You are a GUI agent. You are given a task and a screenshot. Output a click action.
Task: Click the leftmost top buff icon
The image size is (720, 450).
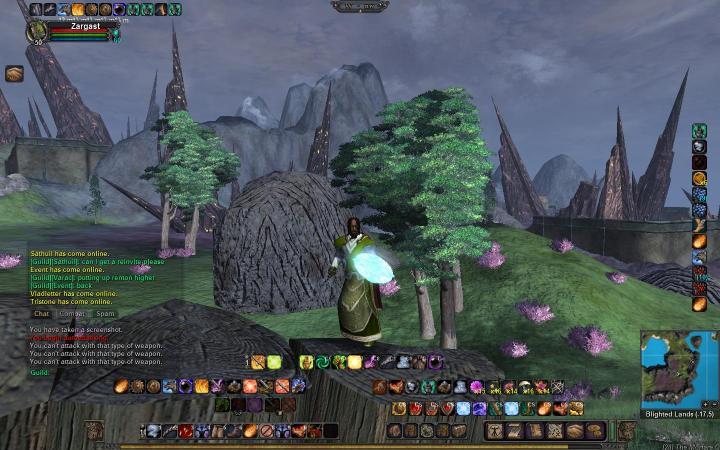pos(36,9)
